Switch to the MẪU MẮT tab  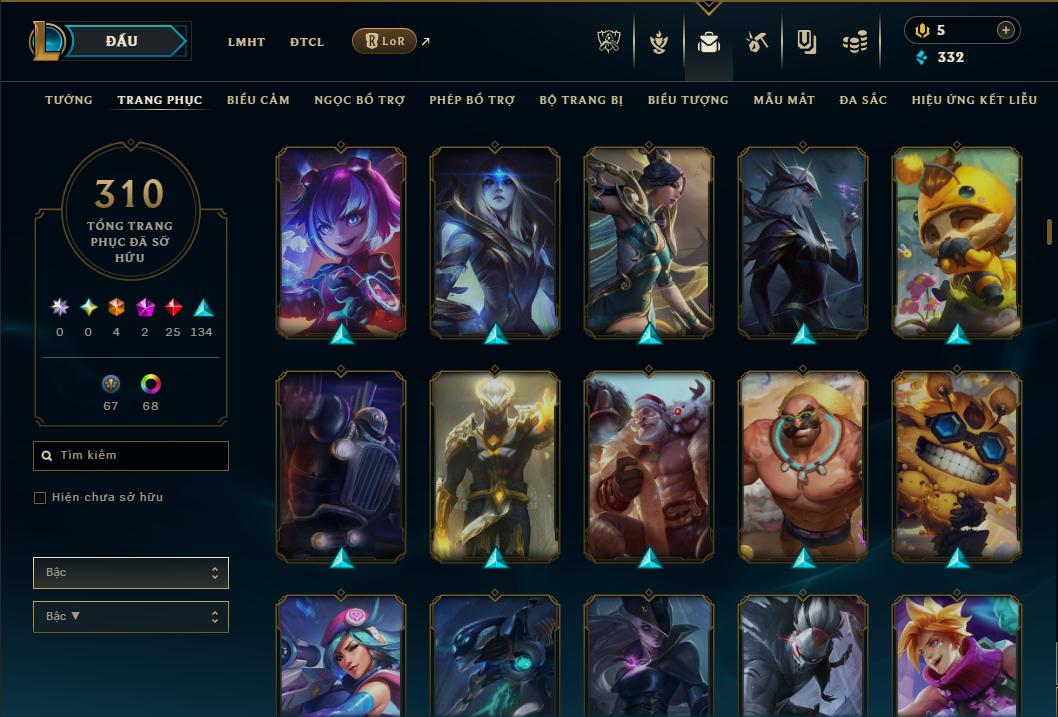click(x=784, y=100)
